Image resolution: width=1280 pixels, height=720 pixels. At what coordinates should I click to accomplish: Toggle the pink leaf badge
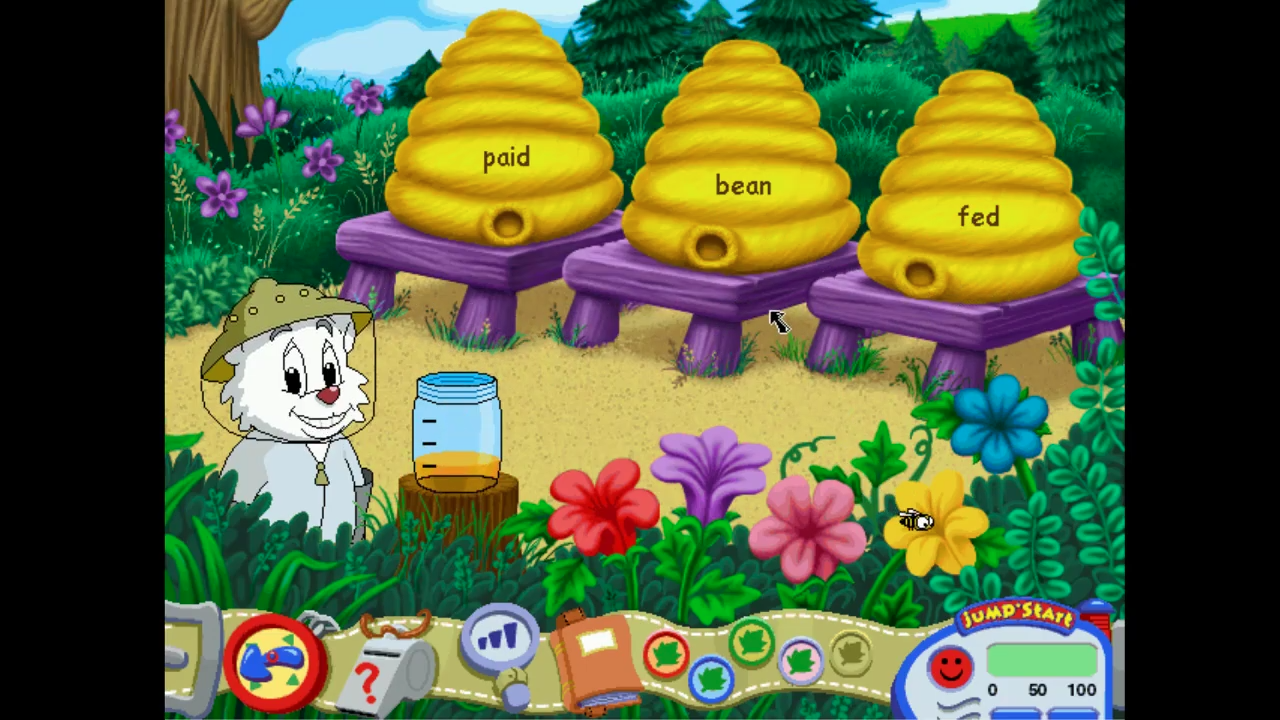click(800, 661)
